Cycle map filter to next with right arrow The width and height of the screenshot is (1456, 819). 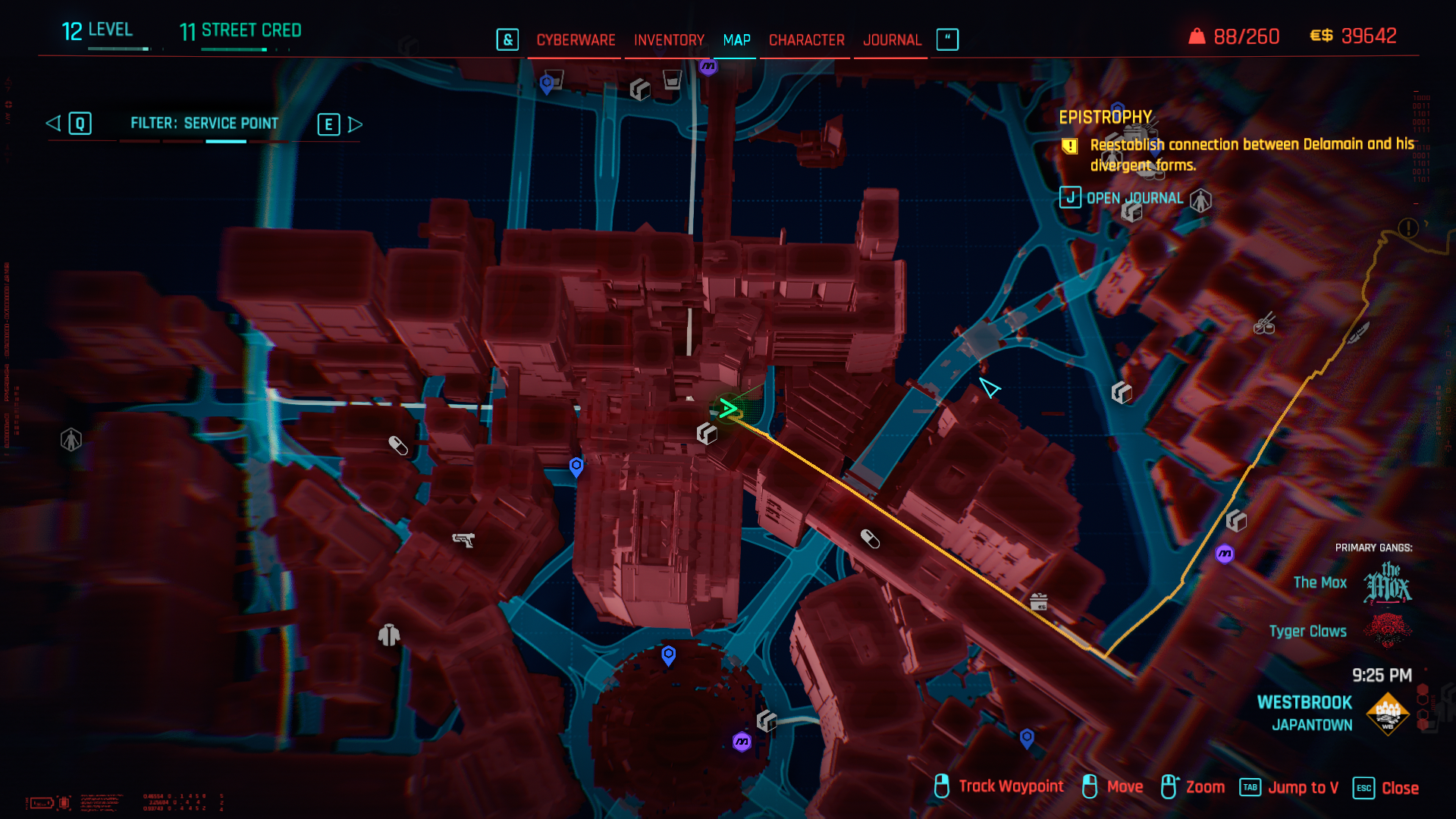tap(355, 124)
